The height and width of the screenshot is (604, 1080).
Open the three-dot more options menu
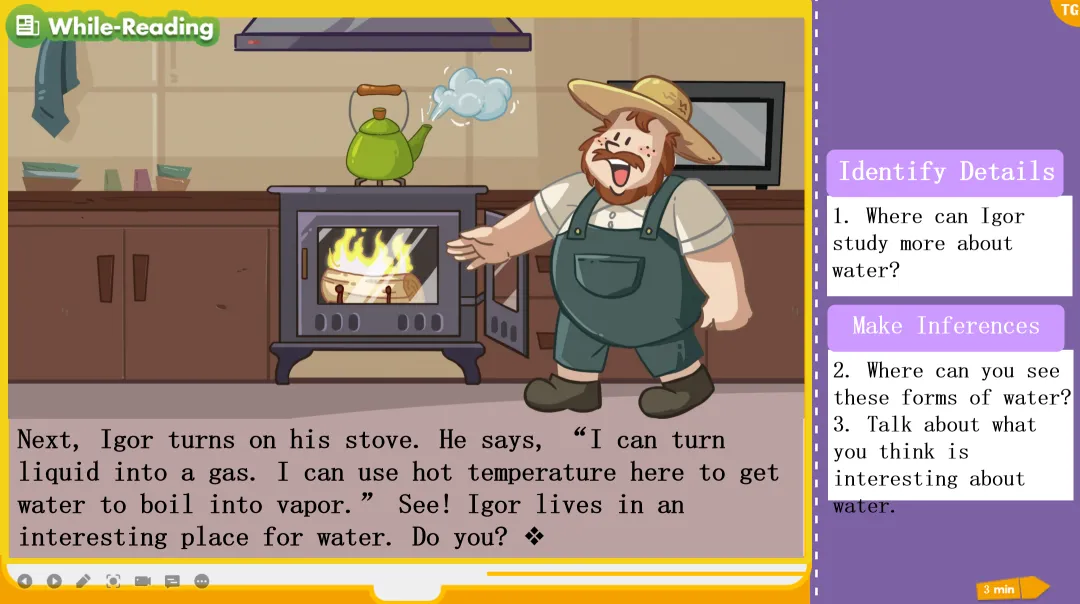201,581
